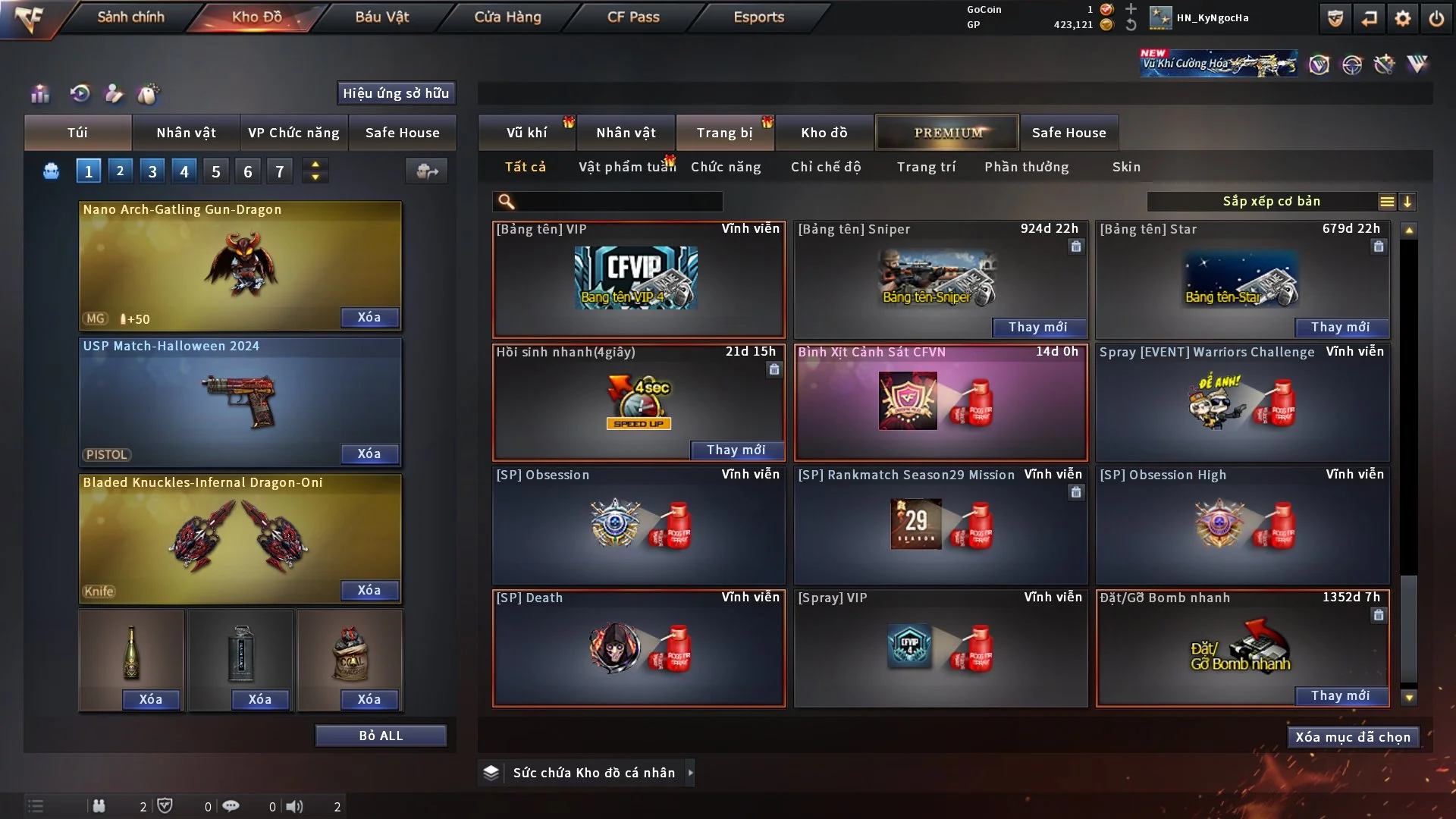The image size is (1456, 819).
Task: Go to the Cửa Hàng shop
Action: [x=507, y=17]
